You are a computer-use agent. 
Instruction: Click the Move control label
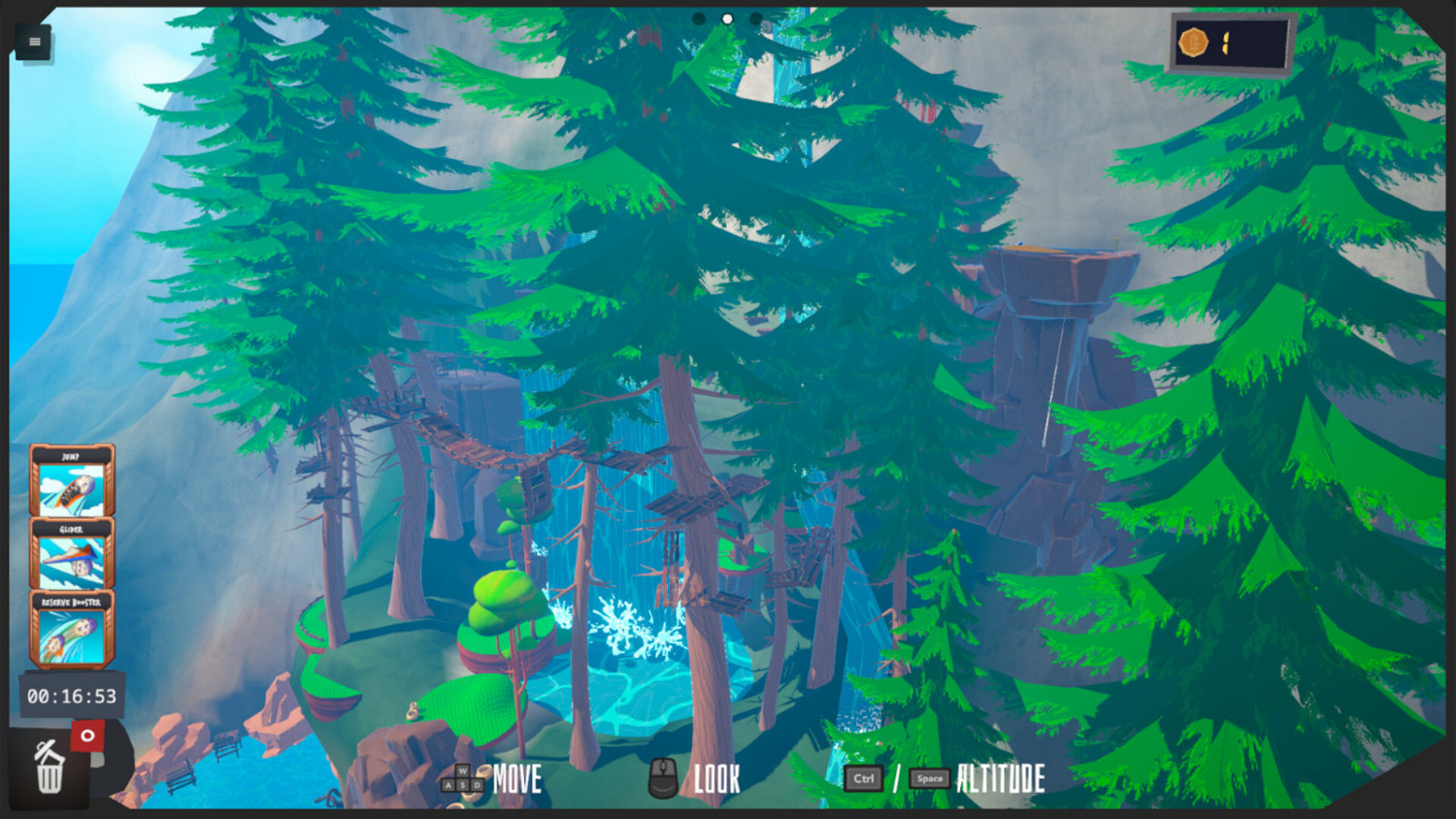tap(515, 777)
